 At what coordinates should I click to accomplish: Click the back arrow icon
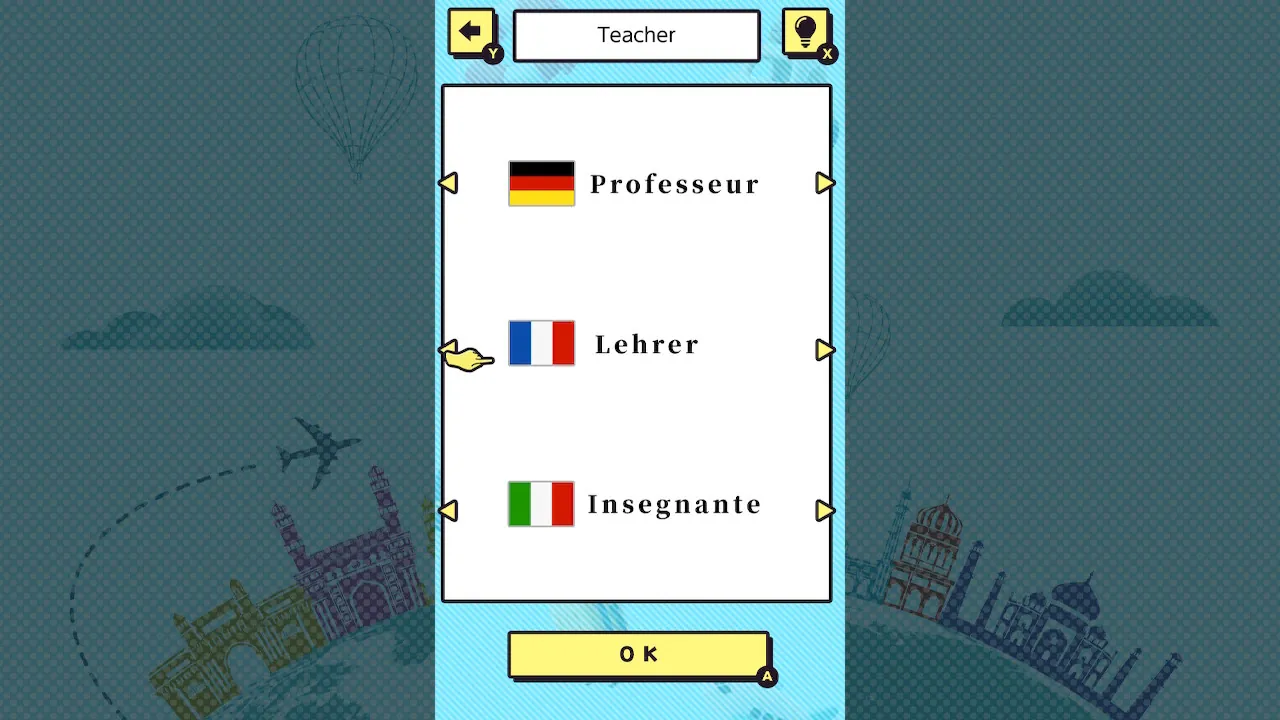point(471,31)
